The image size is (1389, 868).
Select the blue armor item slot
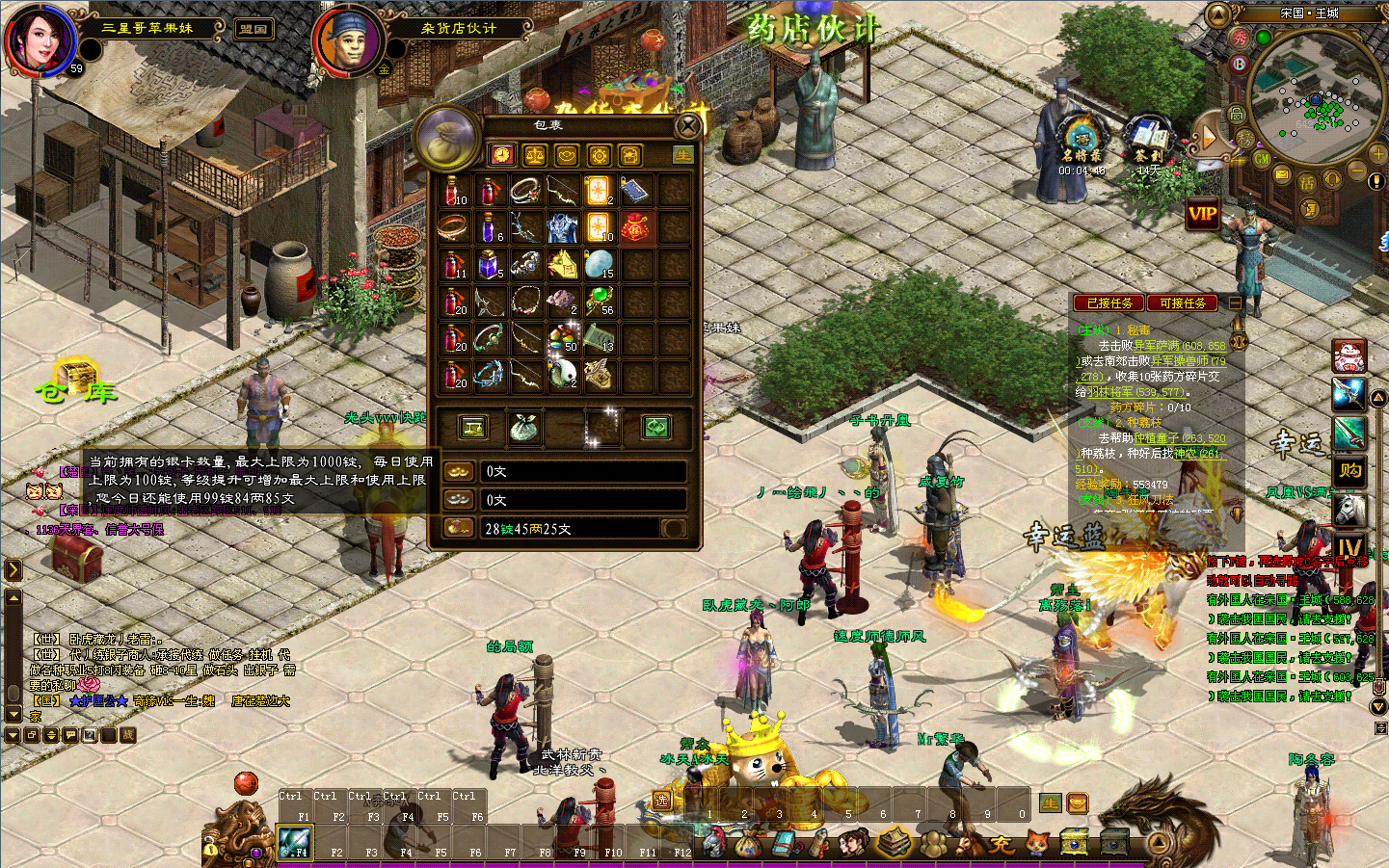click(562, 228)
